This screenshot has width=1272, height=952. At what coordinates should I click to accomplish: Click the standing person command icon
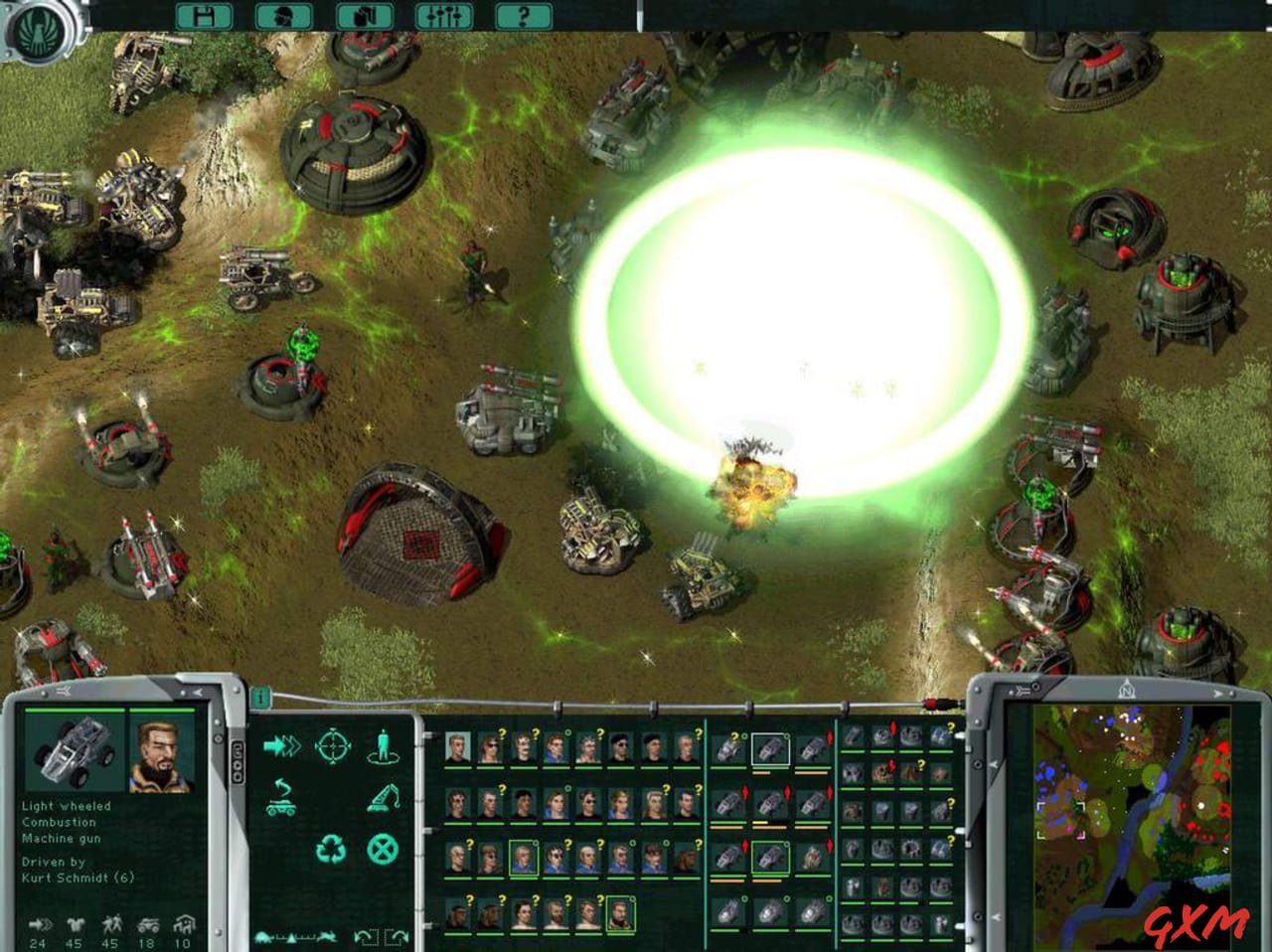point(383,745)
